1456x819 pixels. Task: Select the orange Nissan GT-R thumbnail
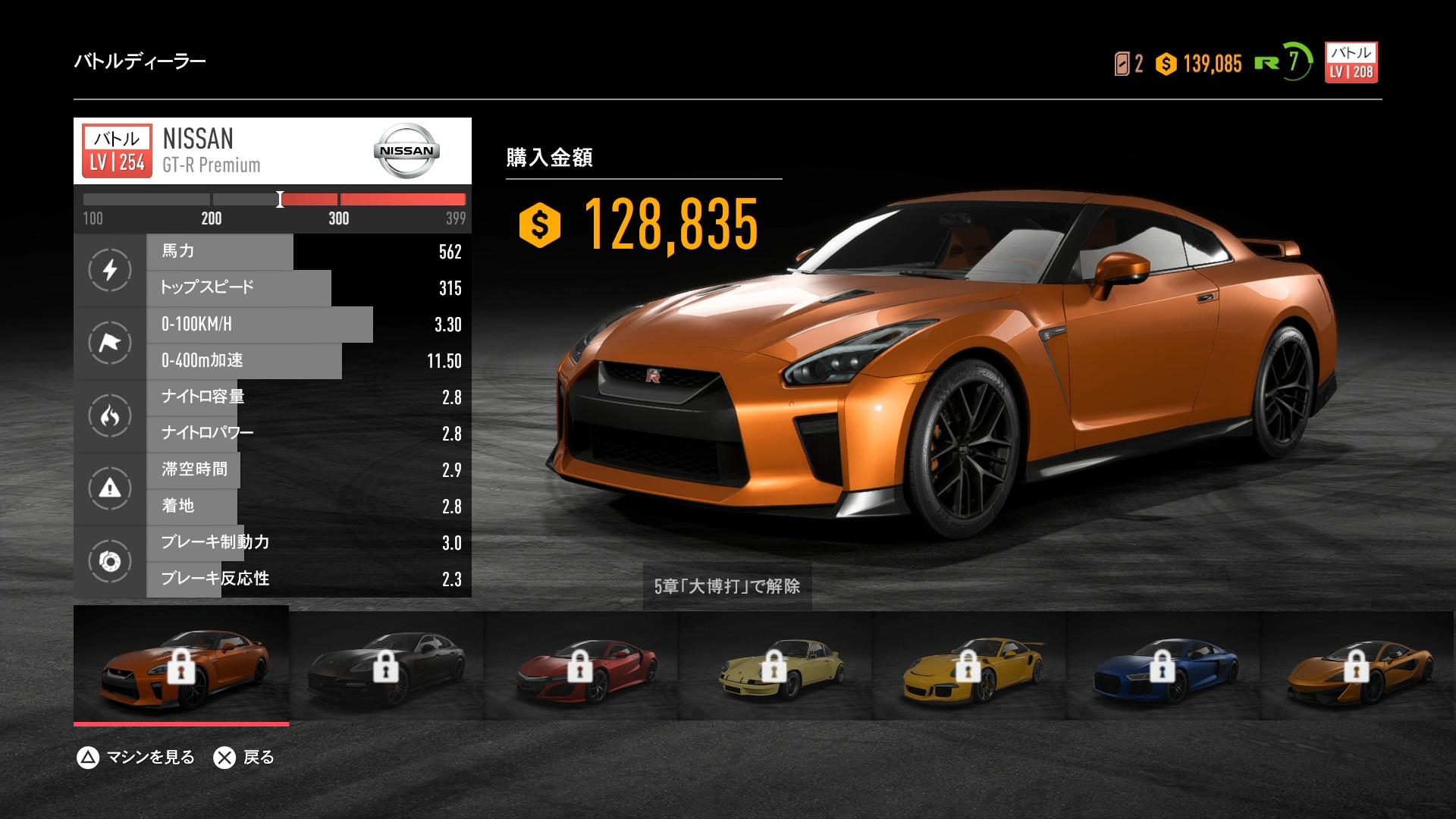click(181, 665)
